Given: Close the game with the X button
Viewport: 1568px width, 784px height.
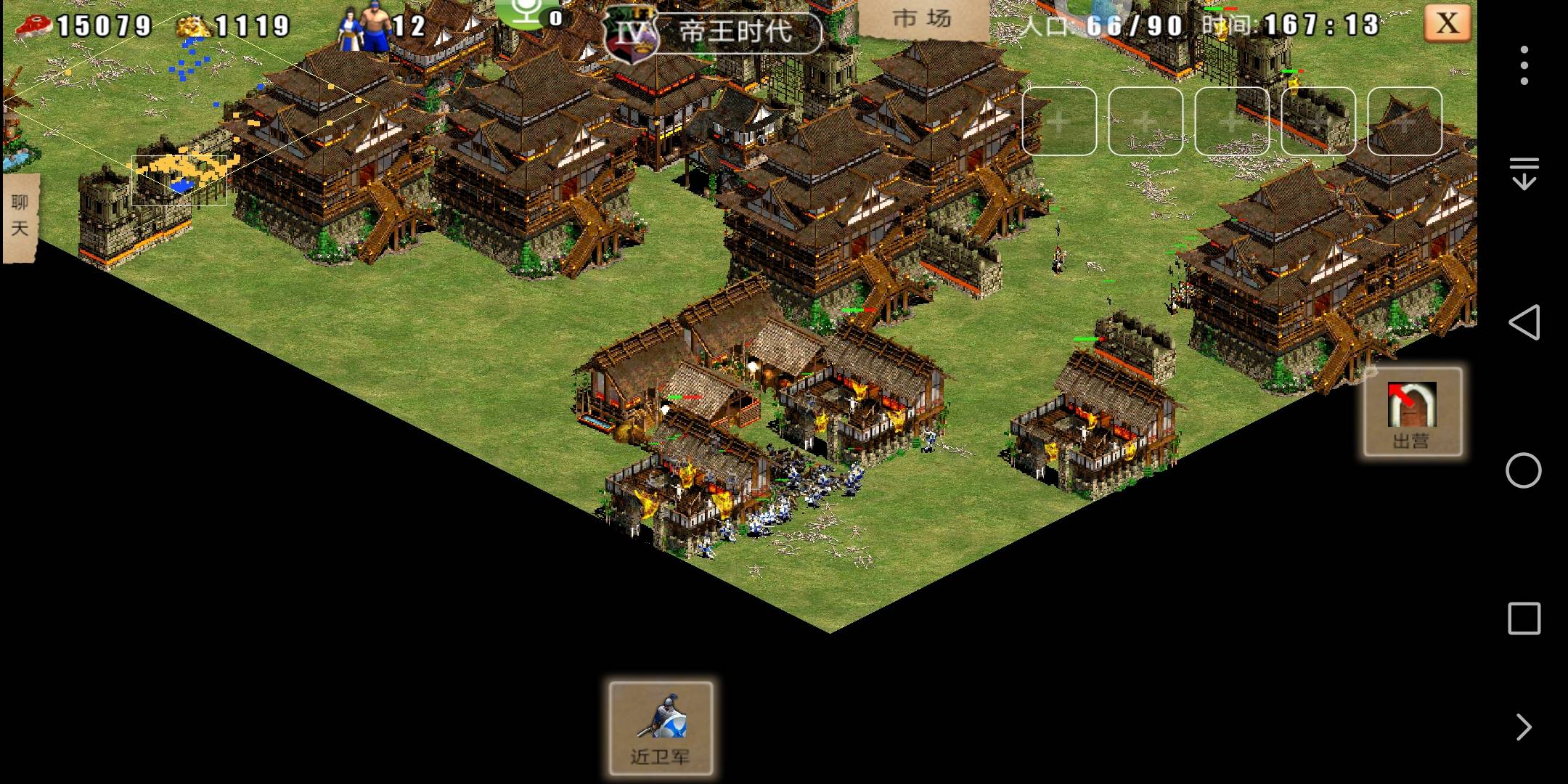Looking at the screenshot, I should coord(1447,23).
